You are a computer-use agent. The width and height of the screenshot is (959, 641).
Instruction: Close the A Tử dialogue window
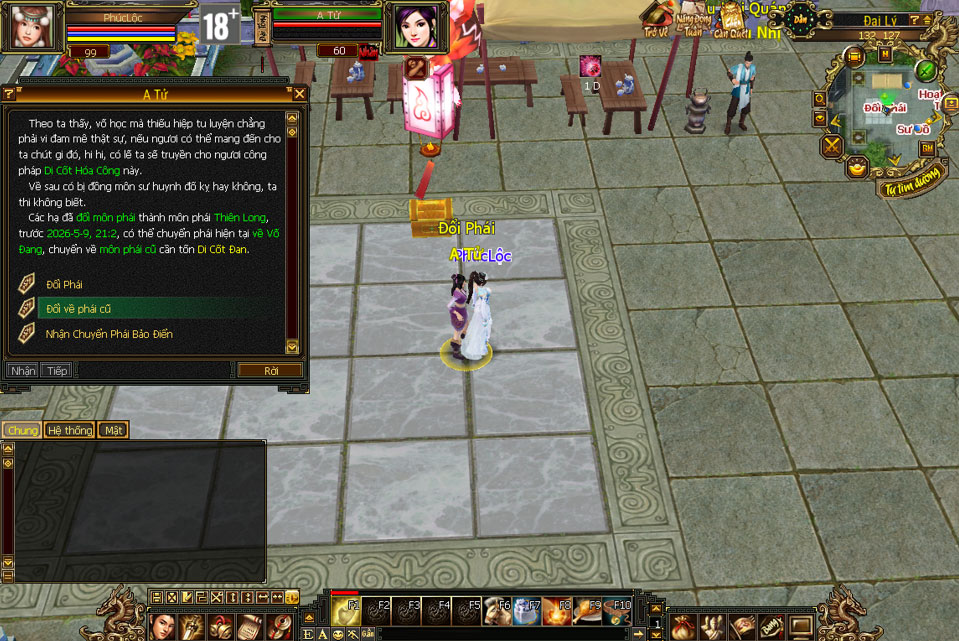tap(299, 94)
